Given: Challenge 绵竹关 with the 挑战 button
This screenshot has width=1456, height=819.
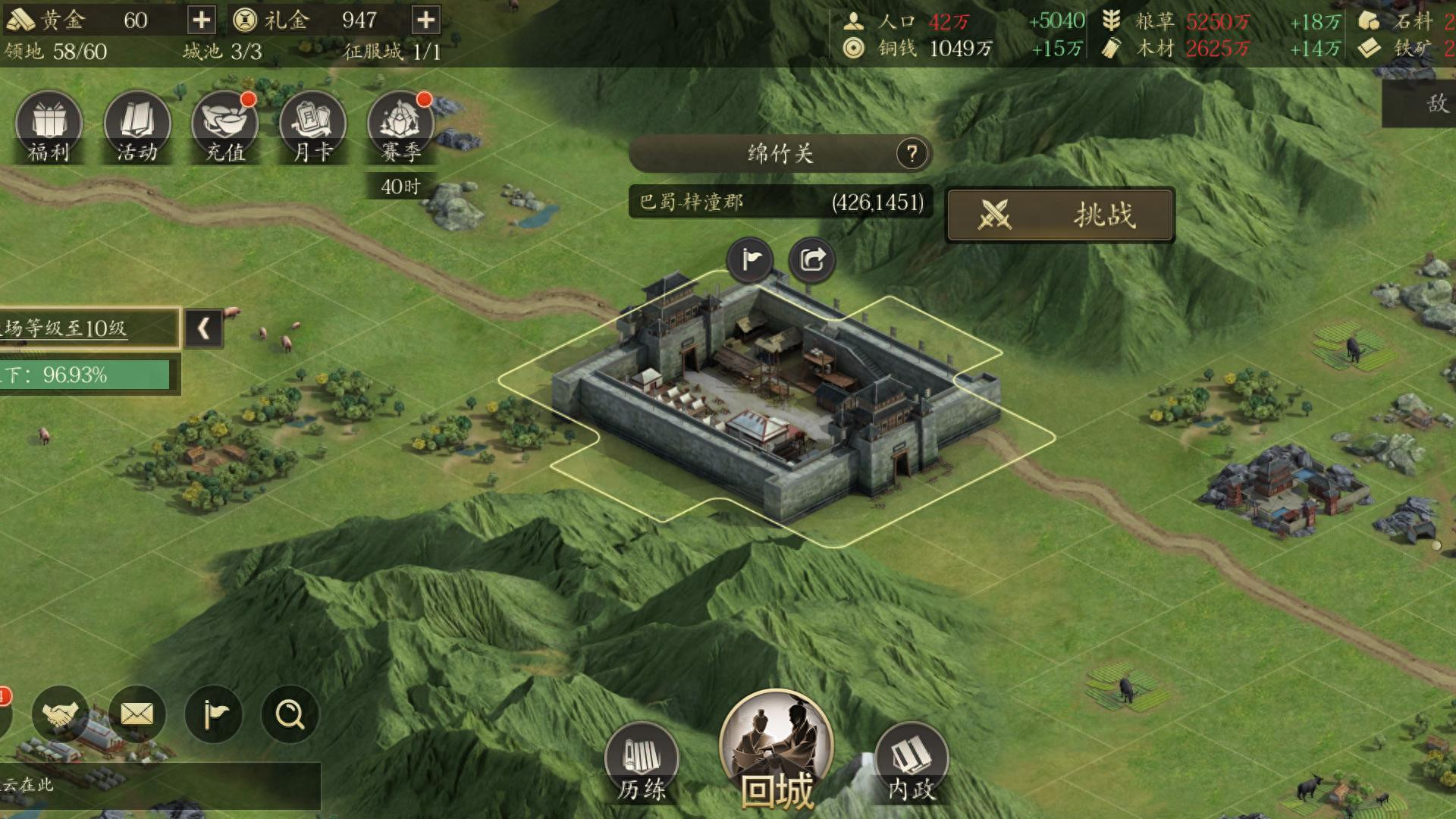Looking at the screenshot, I should [1059, 215].
